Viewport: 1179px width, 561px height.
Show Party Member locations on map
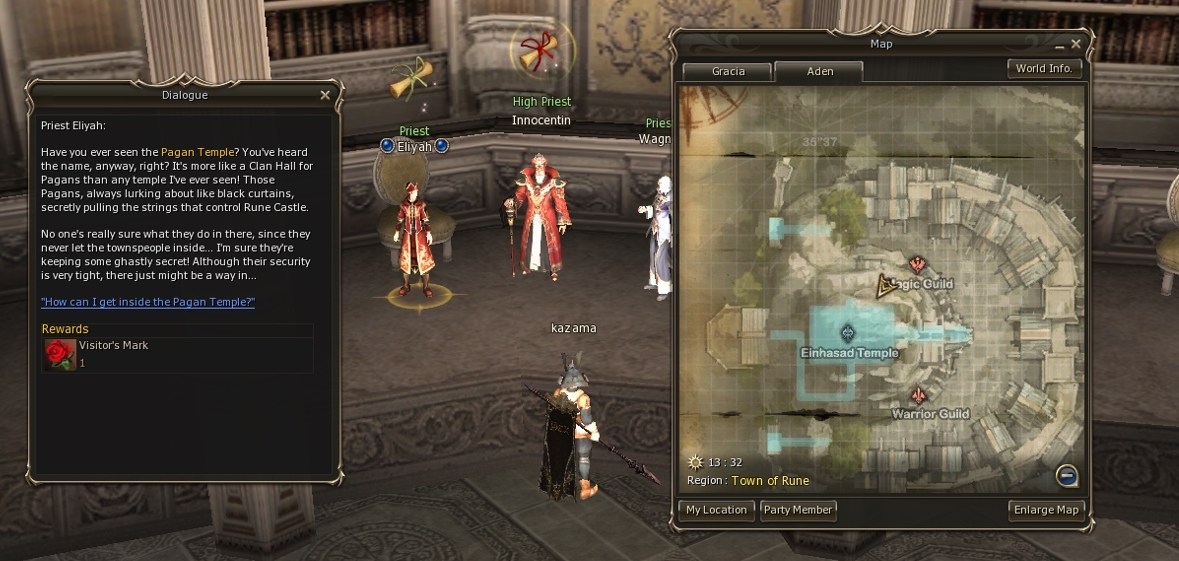(x=798, y=510)
